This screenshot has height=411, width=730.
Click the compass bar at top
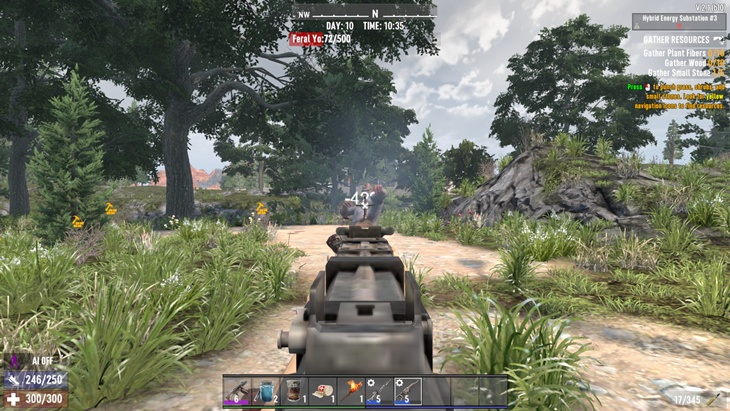(x=366, y=13)
